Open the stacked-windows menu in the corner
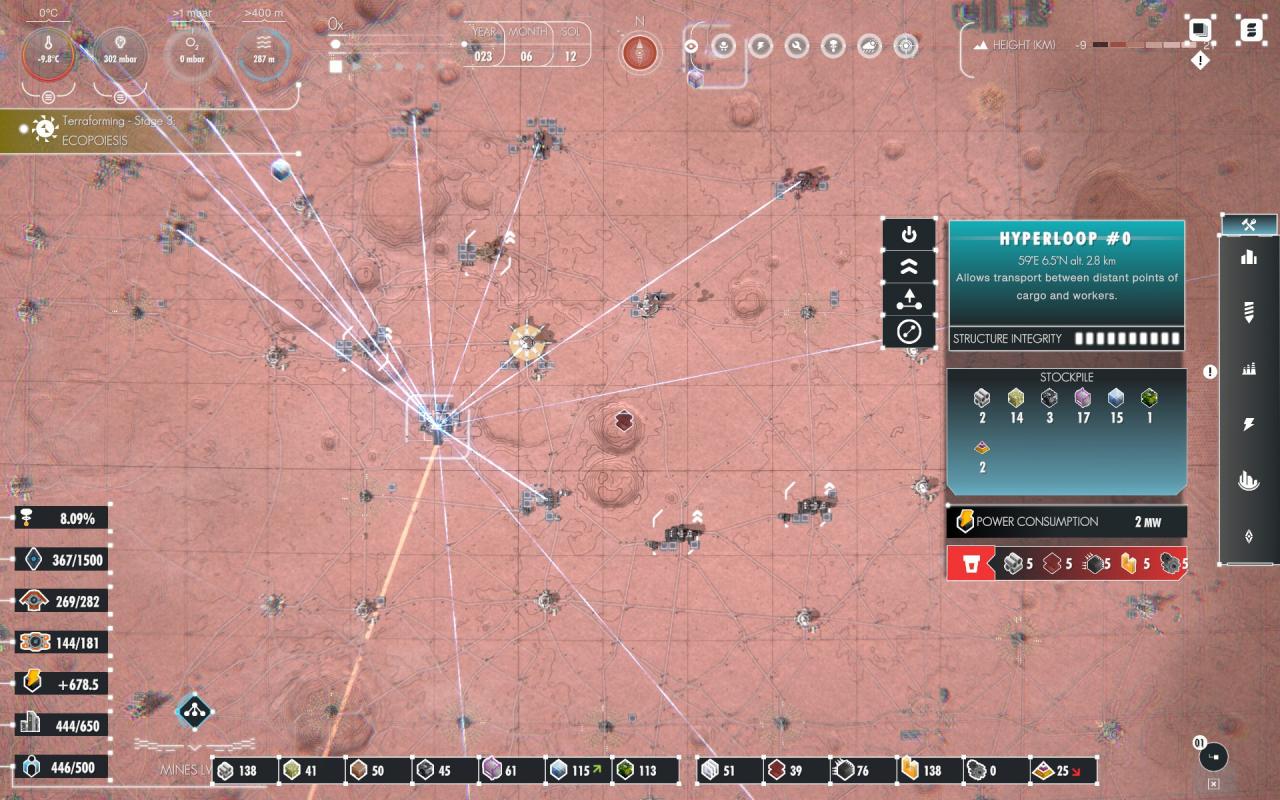This screenshot has height=800, width=1280. click(1200, 29)
